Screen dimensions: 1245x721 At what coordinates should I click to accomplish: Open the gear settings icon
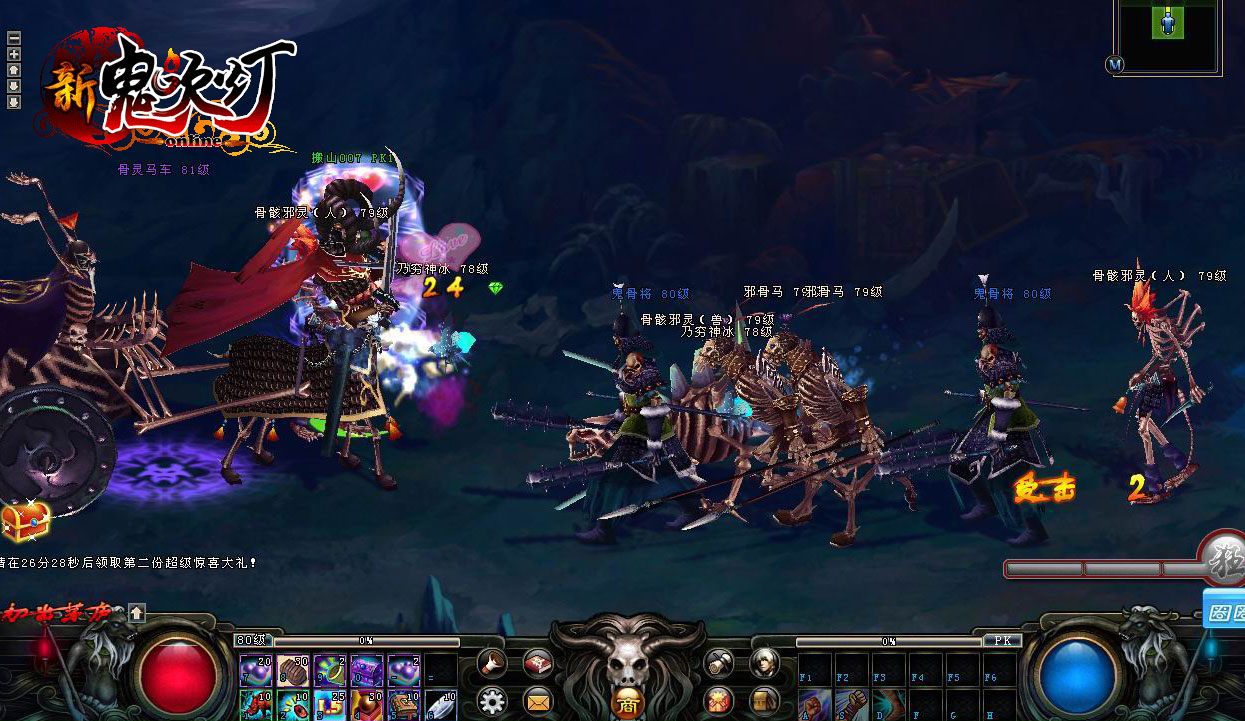coord(490,699)
